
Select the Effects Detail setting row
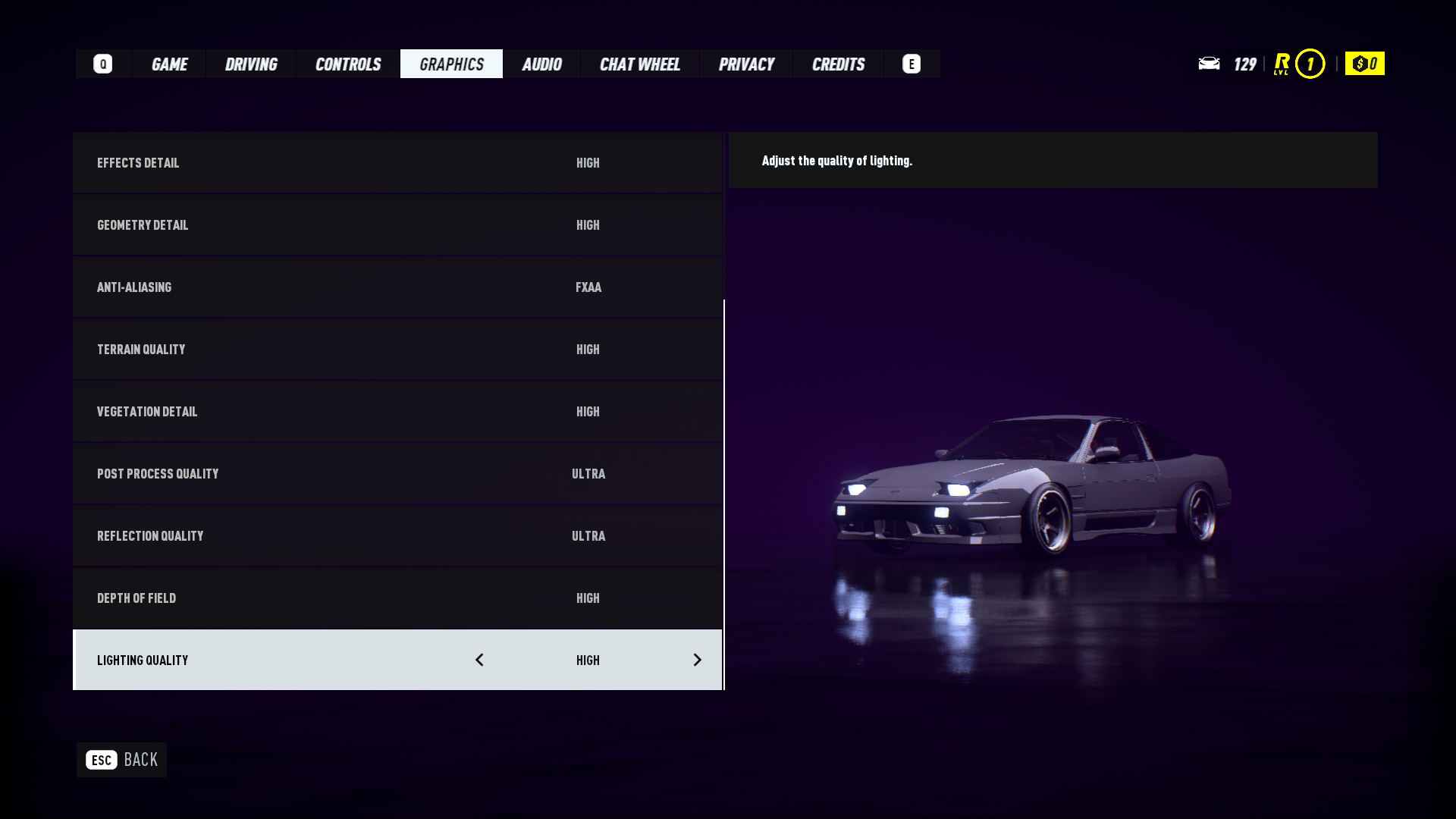pyautogui.click(x=397, y=163)
